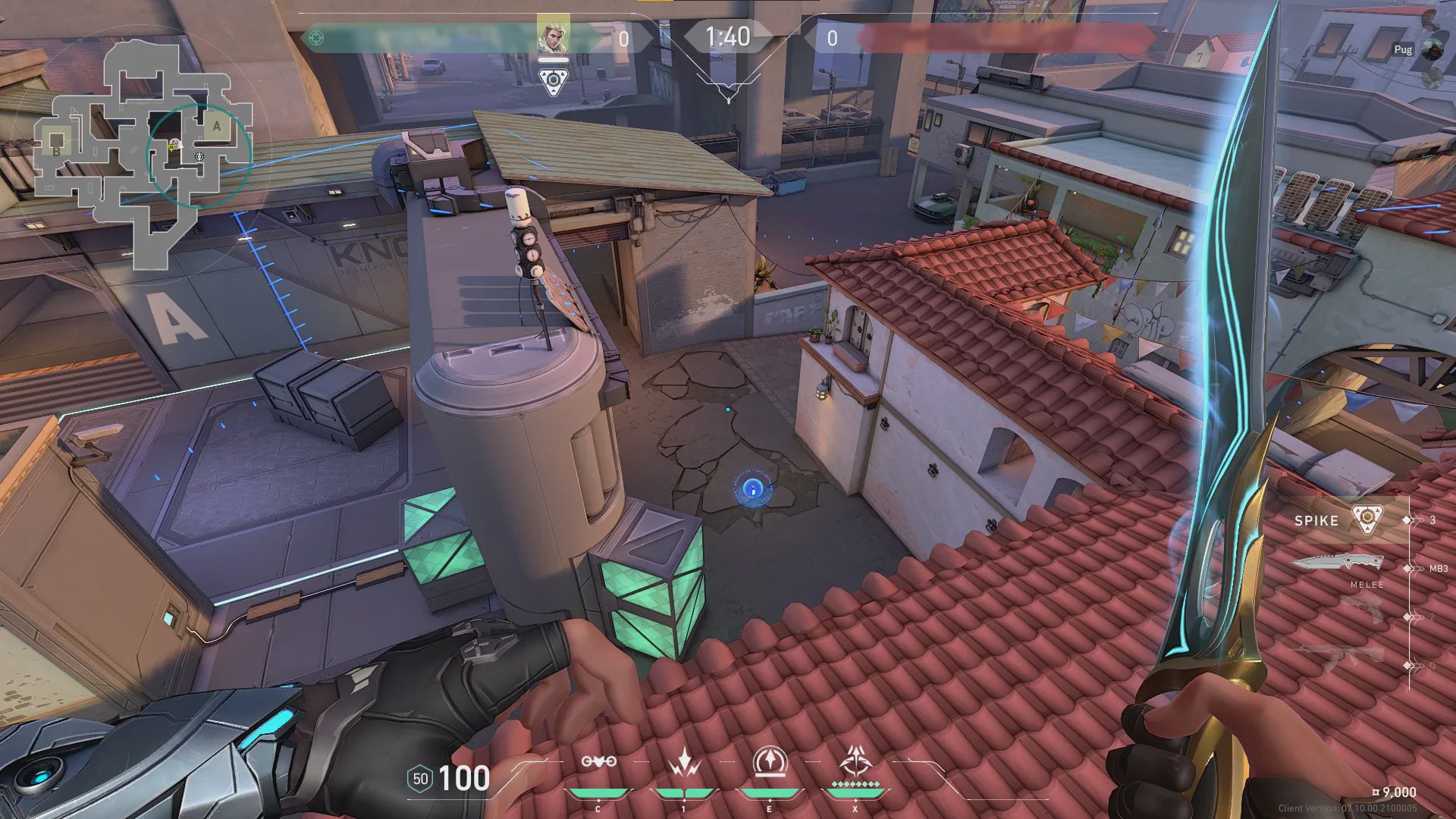Click the spike carrier icon below the portrait
This screenshot has height=819, width=1456.
pyautogui.click(x=554, y=81)
